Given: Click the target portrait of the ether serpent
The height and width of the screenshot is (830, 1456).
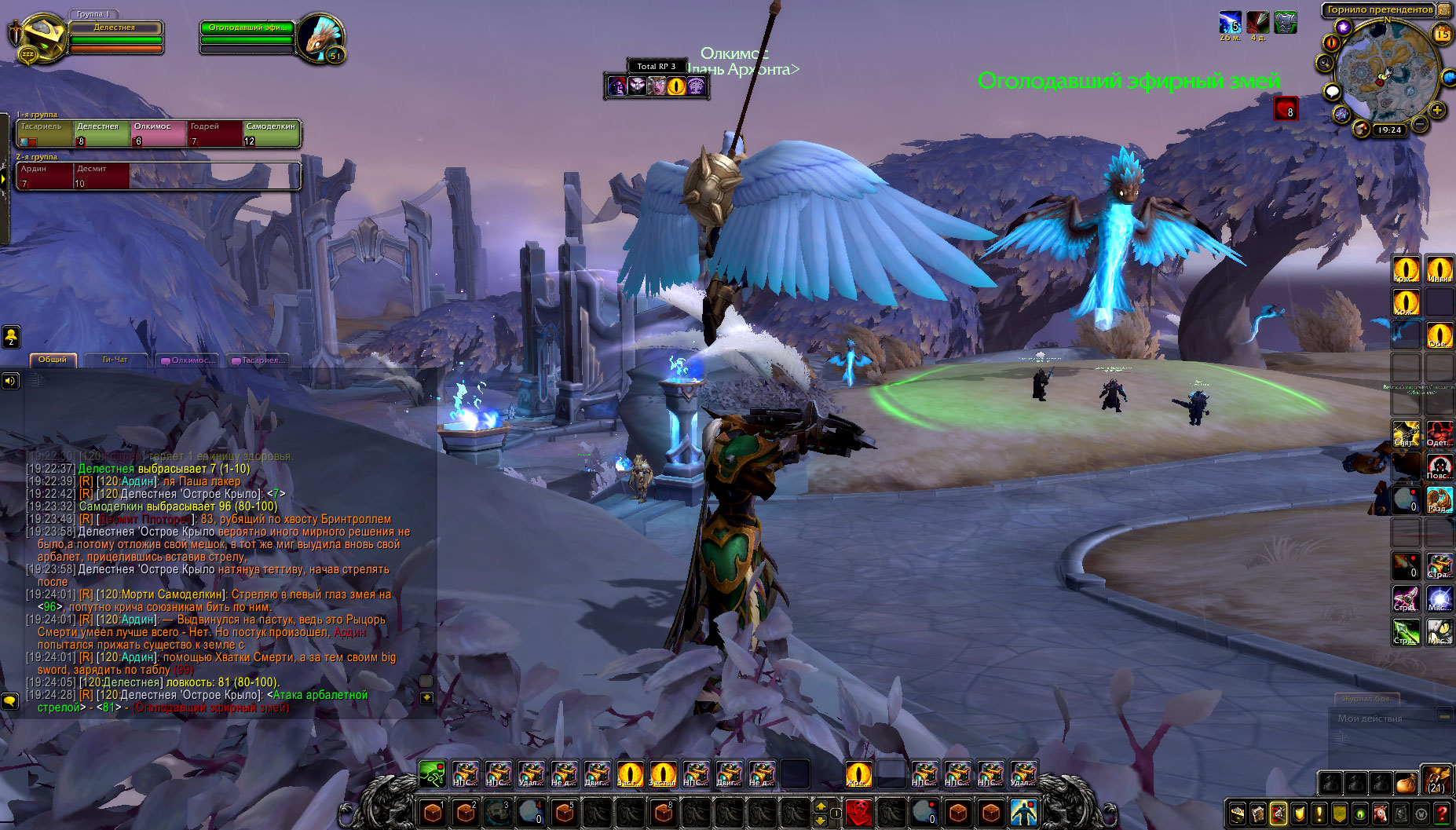Looking at the screenshot, I should point(320,37).
